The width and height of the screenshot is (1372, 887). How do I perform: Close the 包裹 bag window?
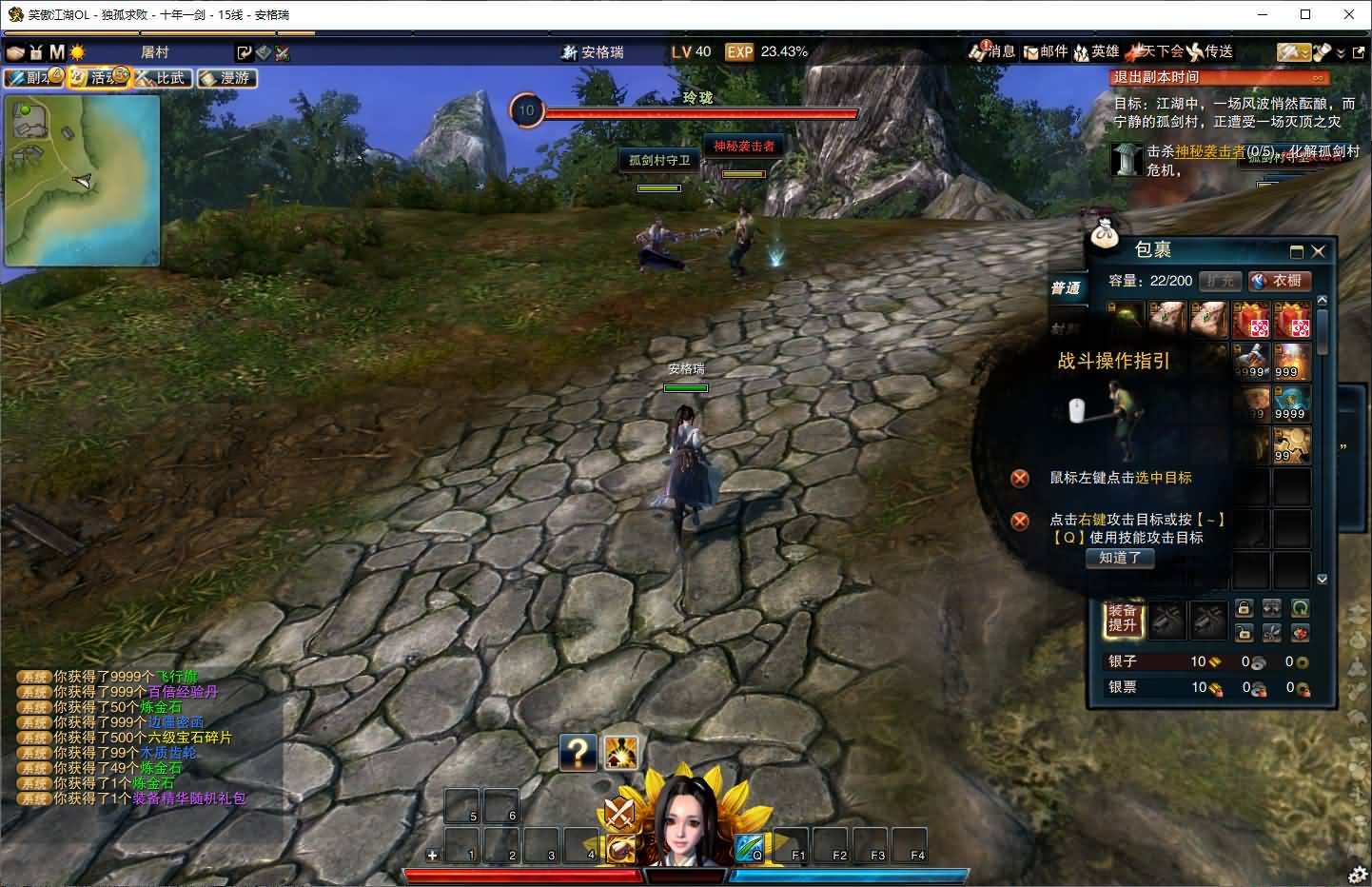[x=1318, y=251]
